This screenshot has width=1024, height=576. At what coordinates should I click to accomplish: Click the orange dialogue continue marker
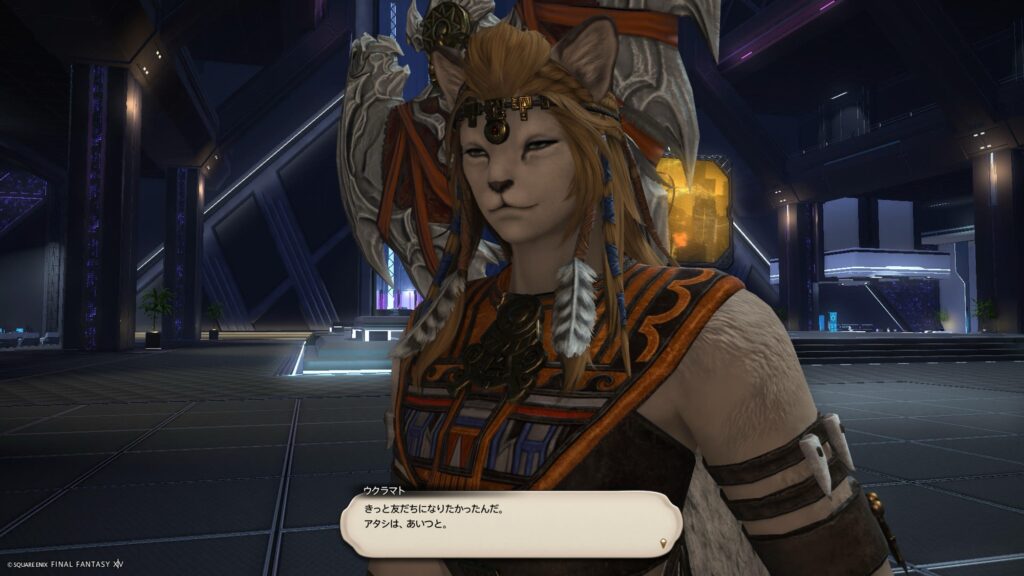tap(664, 543)
